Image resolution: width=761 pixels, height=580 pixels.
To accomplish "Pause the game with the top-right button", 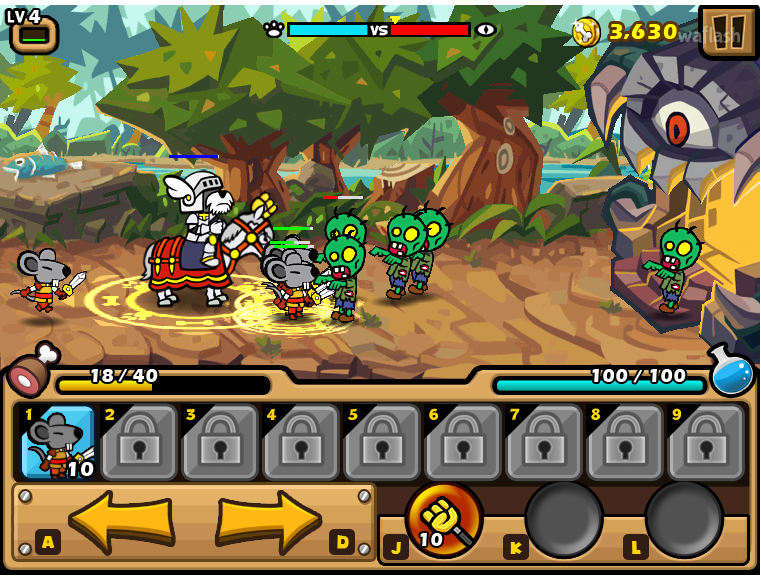I will tap(728, 31).
